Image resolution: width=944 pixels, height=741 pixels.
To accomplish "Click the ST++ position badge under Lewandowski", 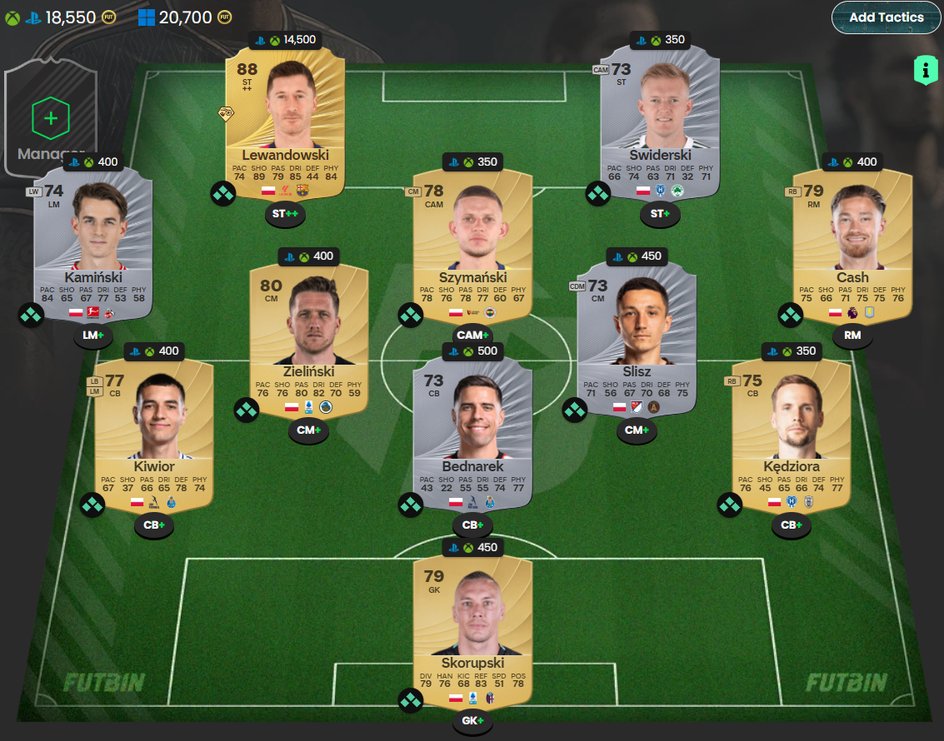I will pyautogui.click(x=285, y=214).
